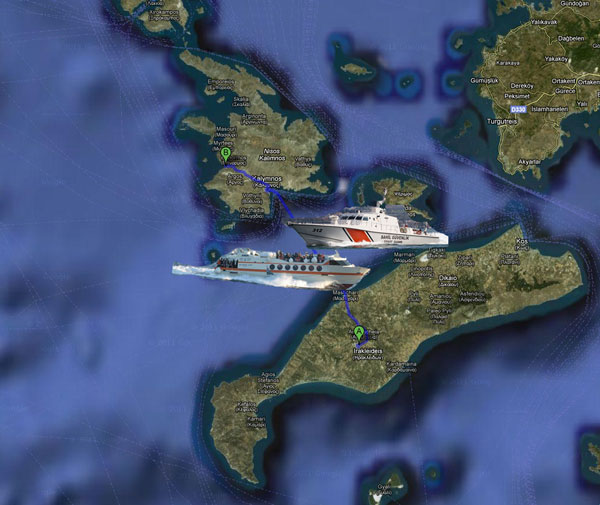
Task: Select the green route marker A near Irakleideis
Action: point(359,331)
